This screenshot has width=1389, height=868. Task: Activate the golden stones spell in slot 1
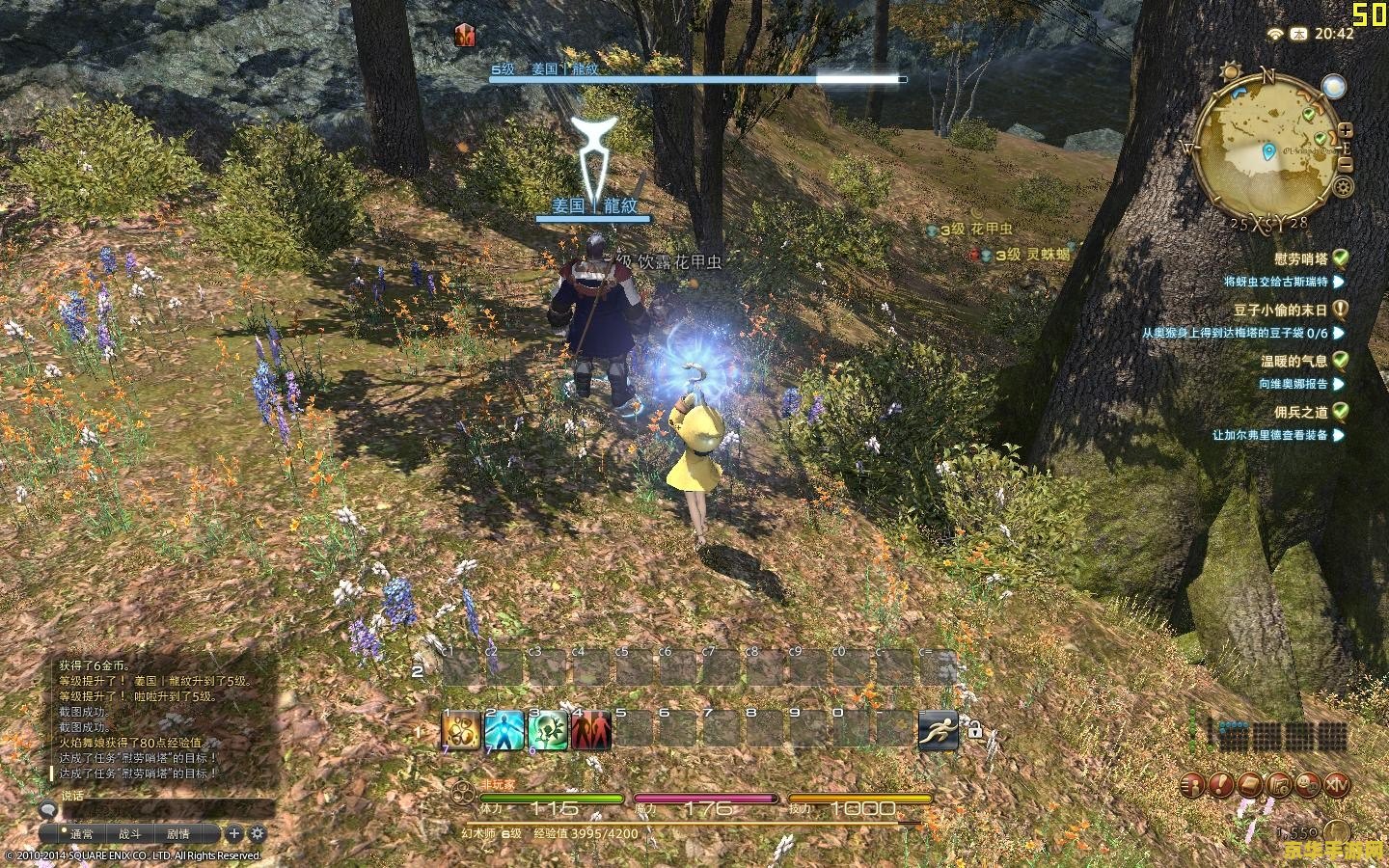[x=461, y=731]
